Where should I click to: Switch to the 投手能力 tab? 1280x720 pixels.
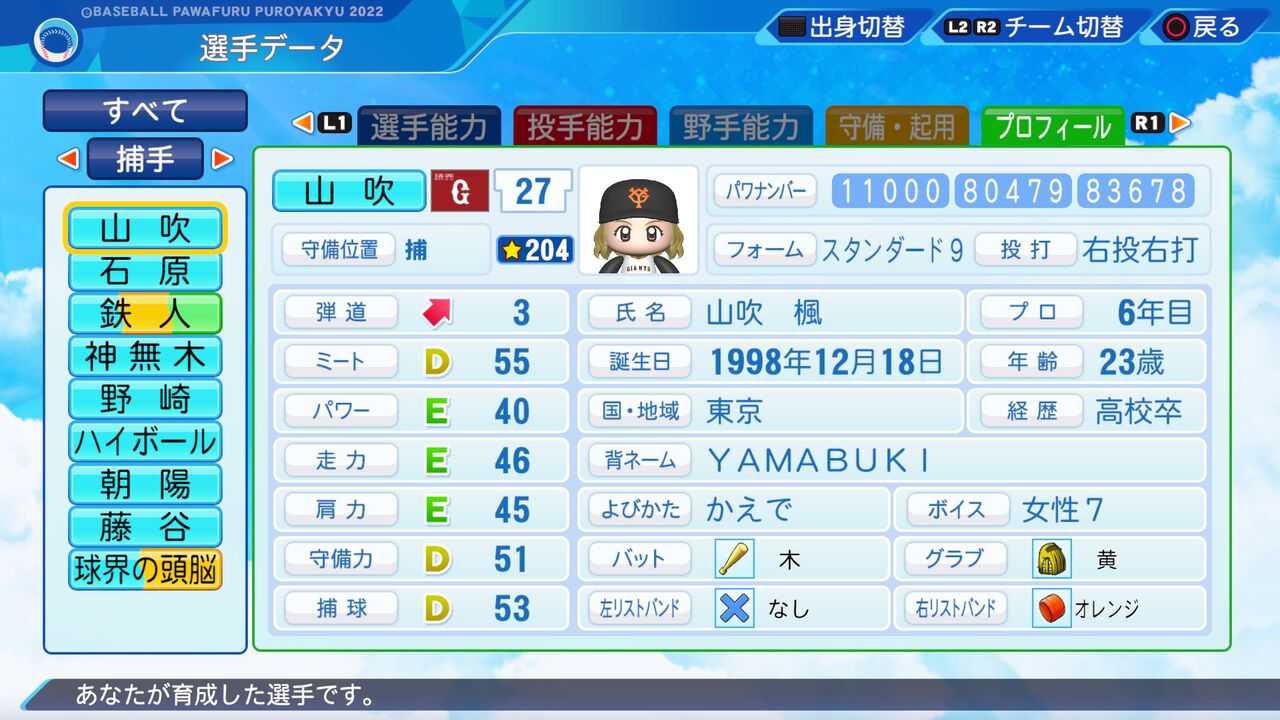point(586,126)
